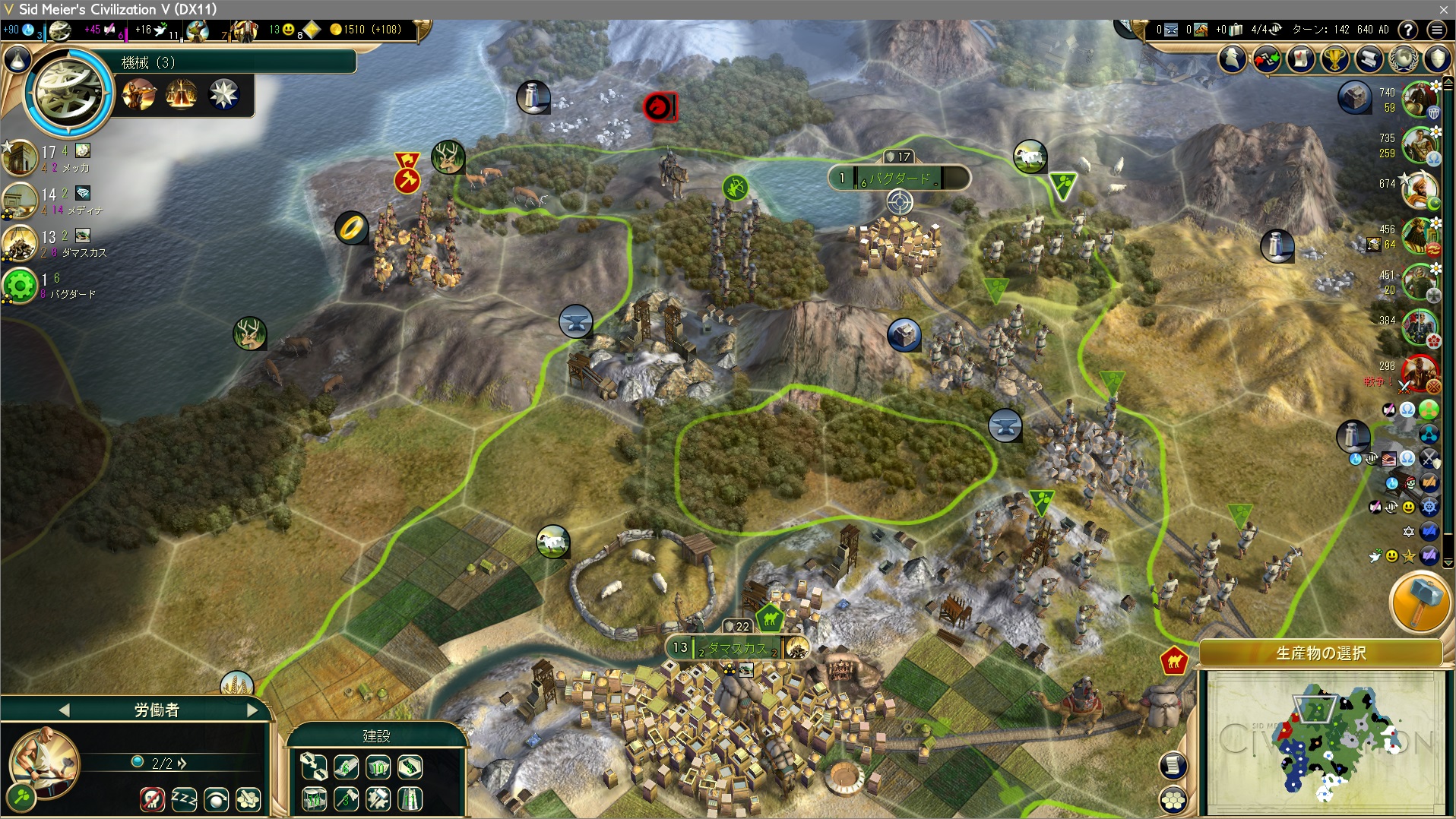Open the gold trophy victory progress screen
The image size is (1456, 819).
point(1335,58)
